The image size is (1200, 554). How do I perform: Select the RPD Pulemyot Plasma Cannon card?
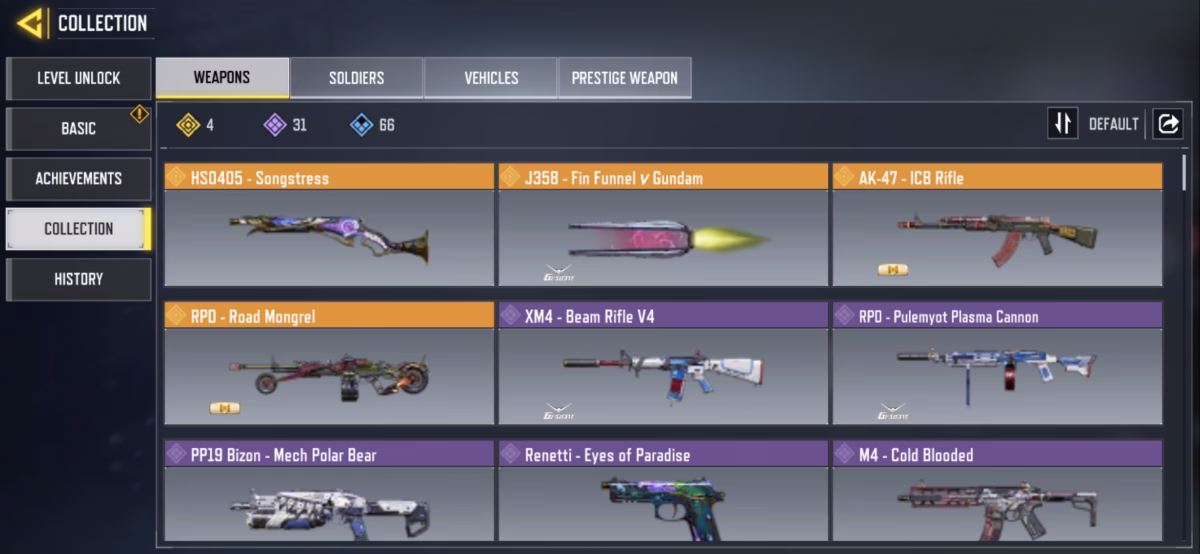(x=997, y=364)
